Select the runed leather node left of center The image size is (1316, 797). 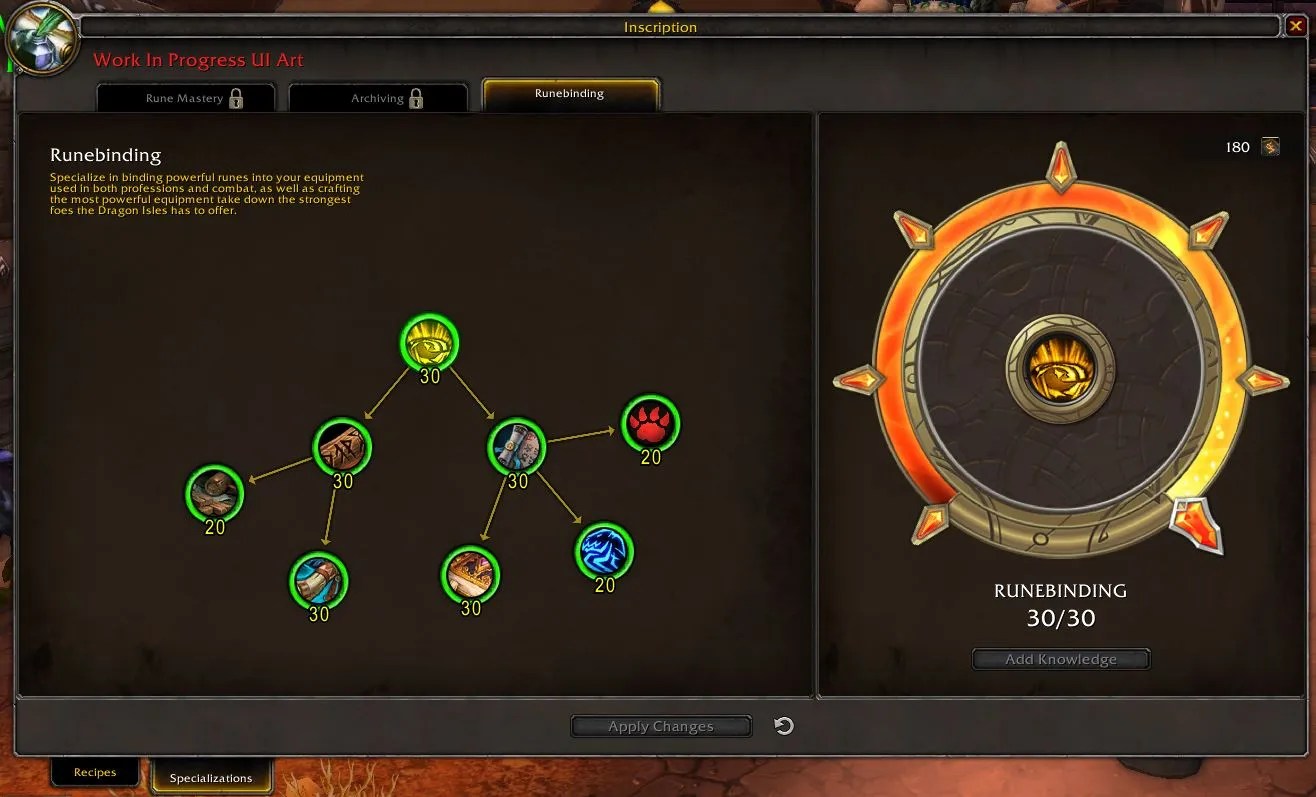click(343, 448)
